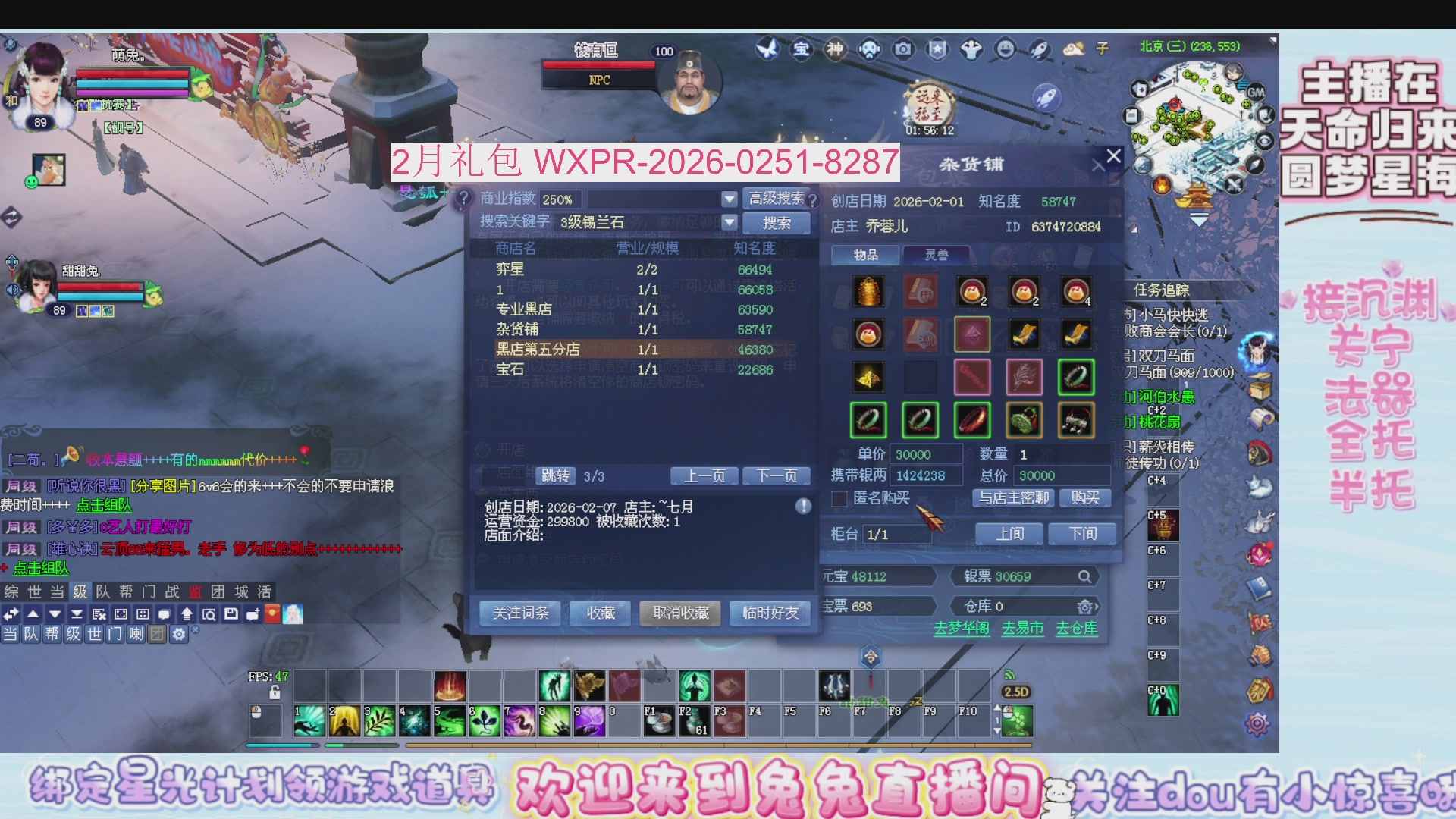Launch the rocket event icon

(x=1038, y=49)
